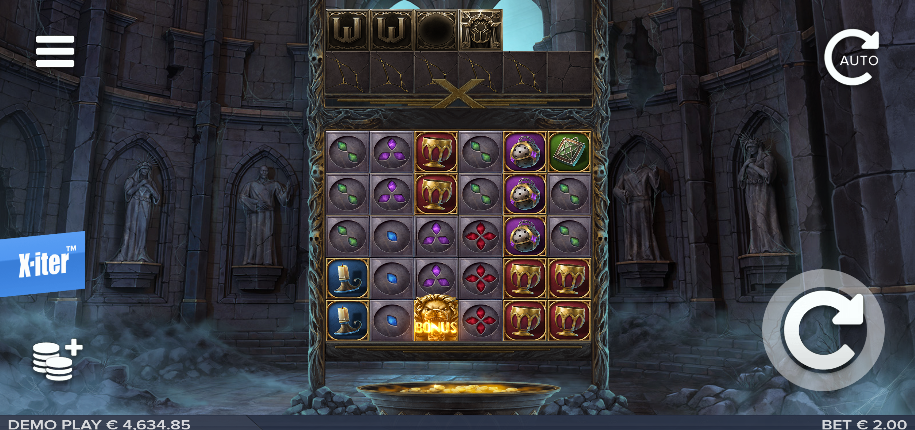Screen dimensions: 915x430
Task: Spin the reels with the large spin button
Action: 823,330
